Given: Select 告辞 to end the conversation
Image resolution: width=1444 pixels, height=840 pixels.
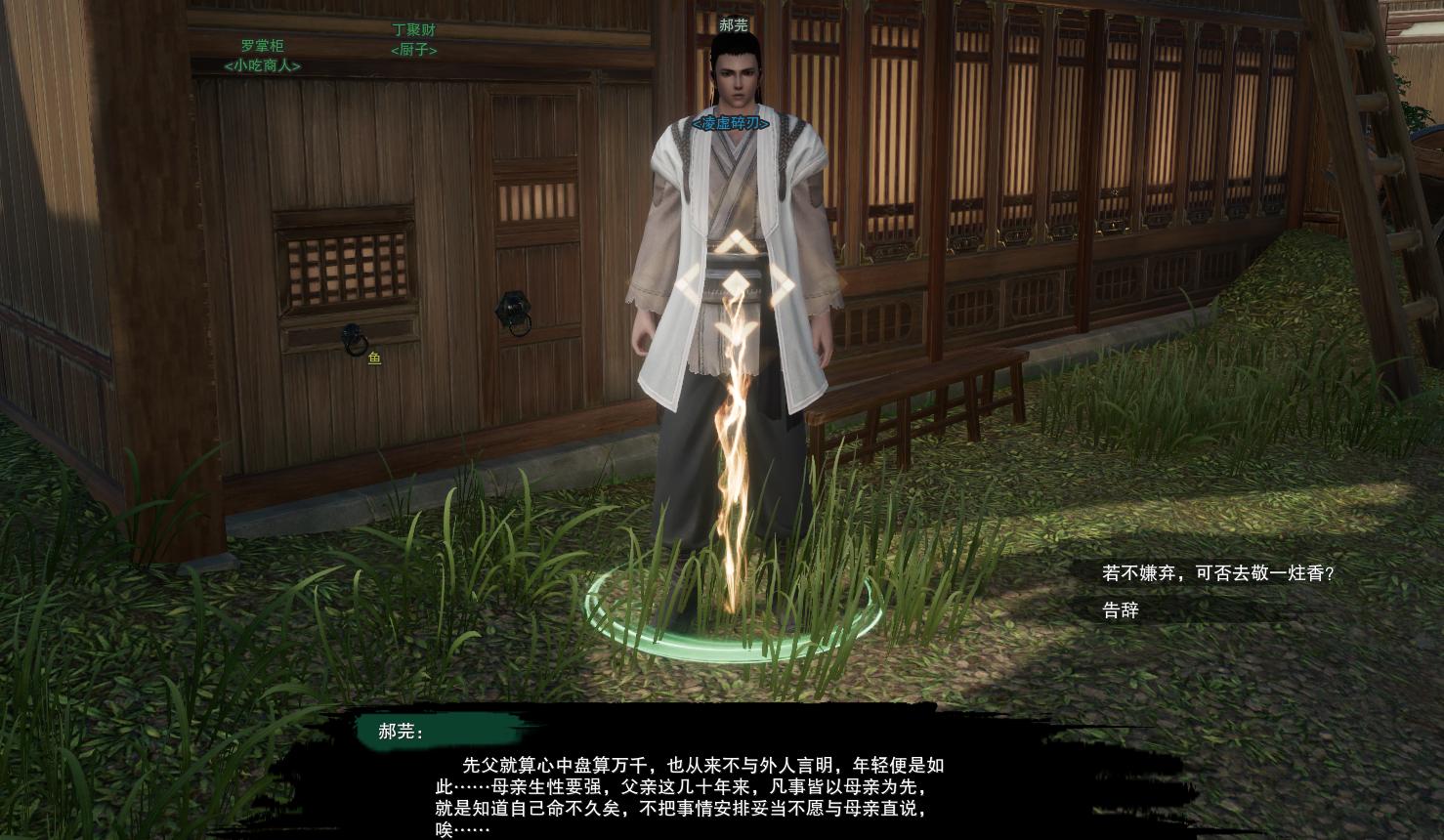Looking at the screenshot, I should pos(1120,611).
